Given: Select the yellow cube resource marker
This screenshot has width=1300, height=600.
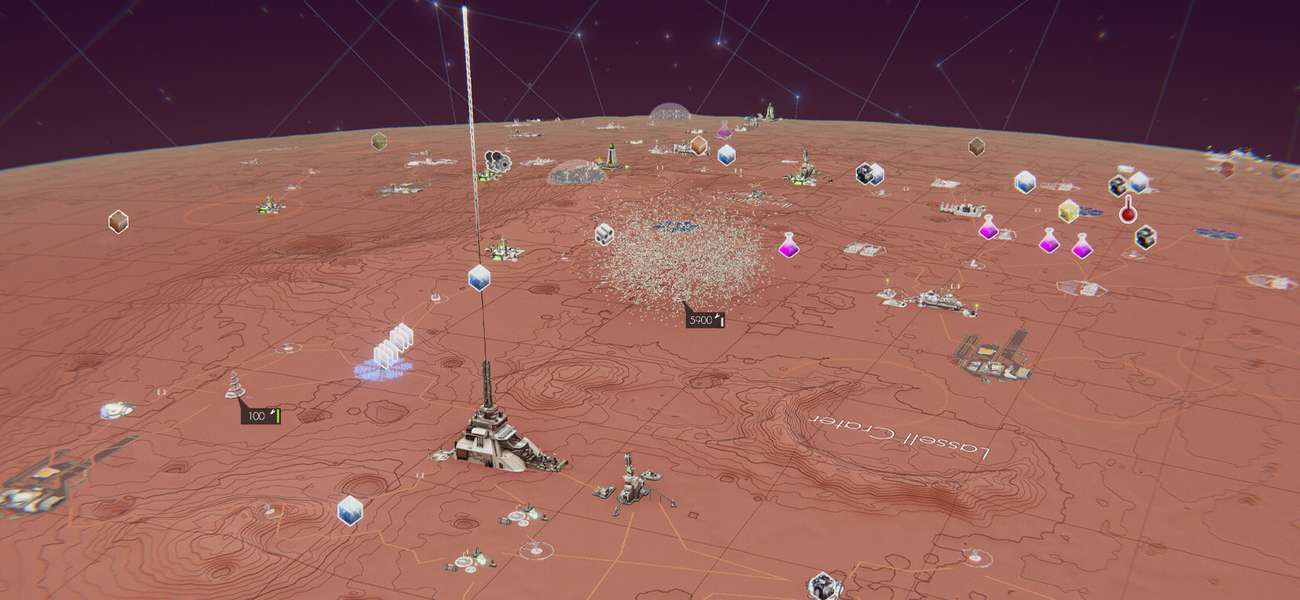Looking at the screenshot, I should (x=1068, y=211).
